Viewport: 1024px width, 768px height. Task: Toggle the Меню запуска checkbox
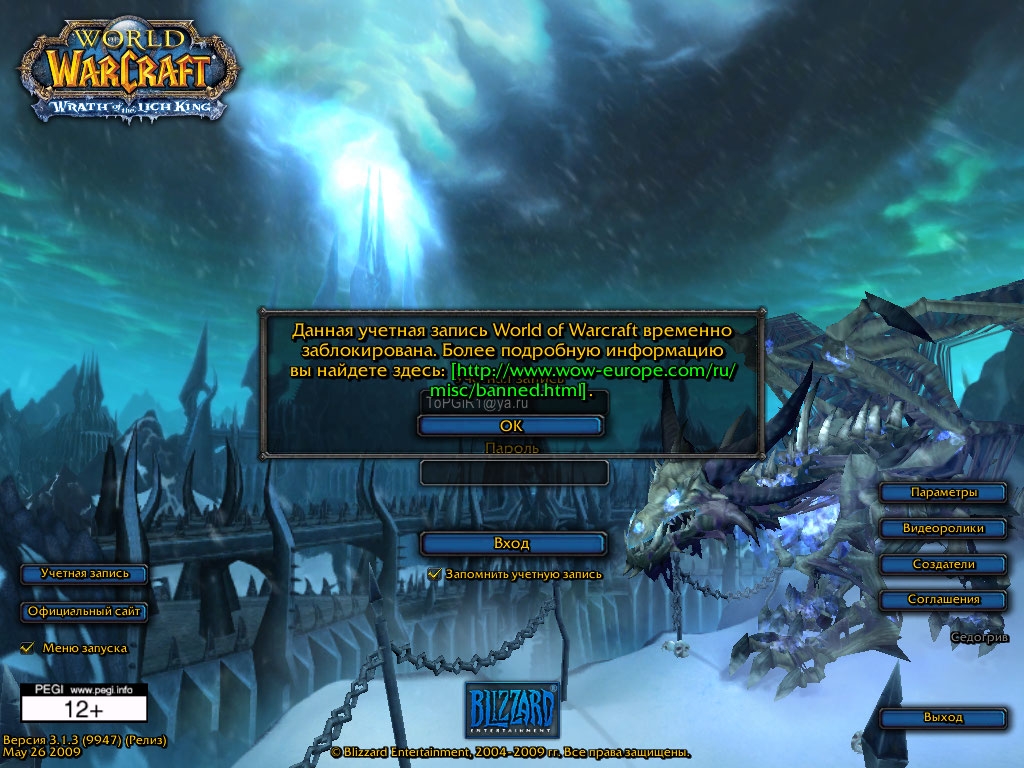coord(28,648)
